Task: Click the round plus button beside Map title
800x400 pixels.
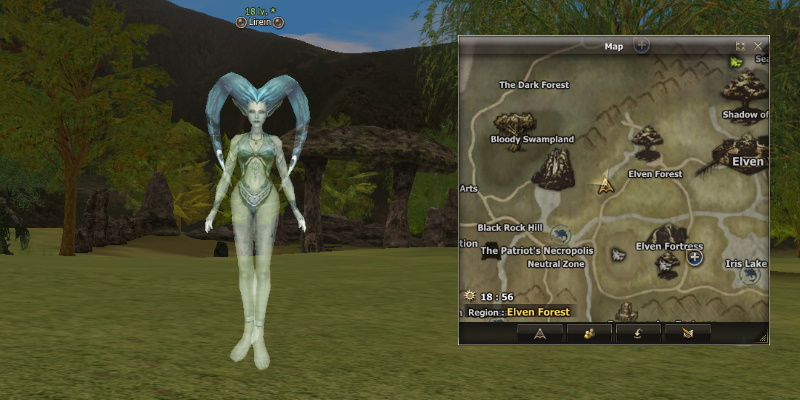Action: pyautogui.click(x=642, y=45)
